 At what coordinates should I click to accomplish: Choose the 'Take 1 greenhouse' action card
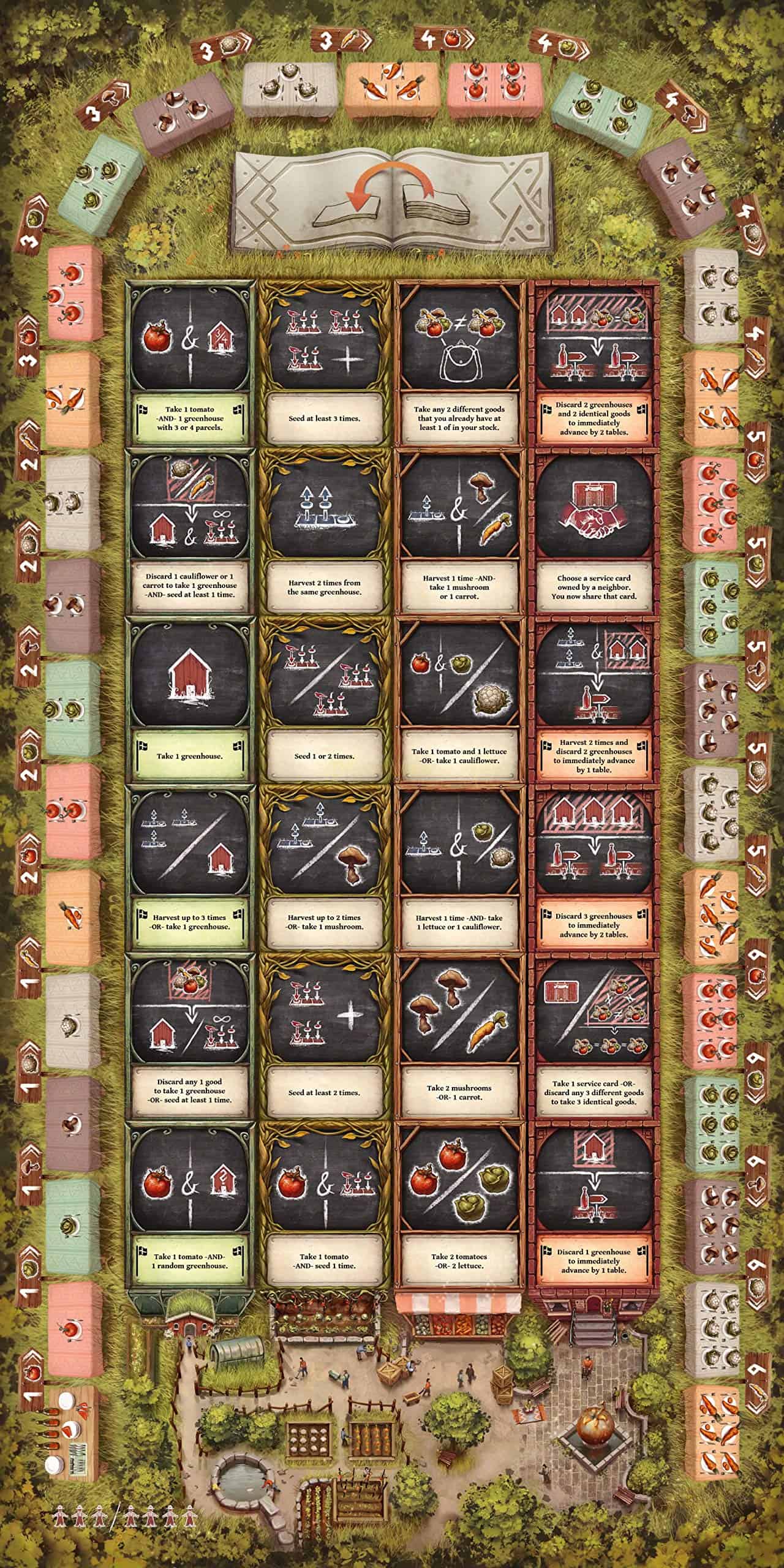pos(190,700)
